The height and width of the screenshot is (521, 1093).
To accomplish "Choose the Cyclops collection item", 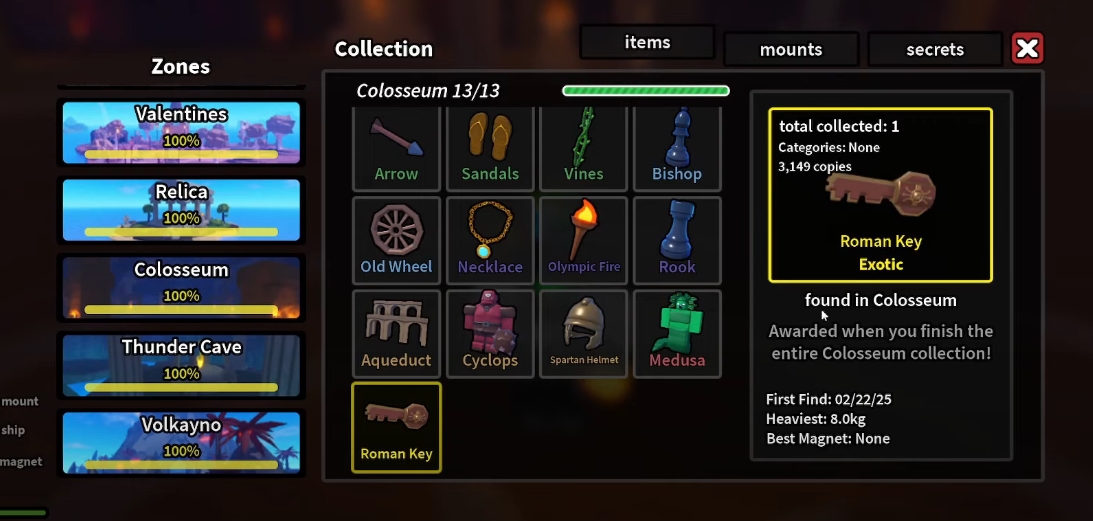I will (x=490, y=333).
